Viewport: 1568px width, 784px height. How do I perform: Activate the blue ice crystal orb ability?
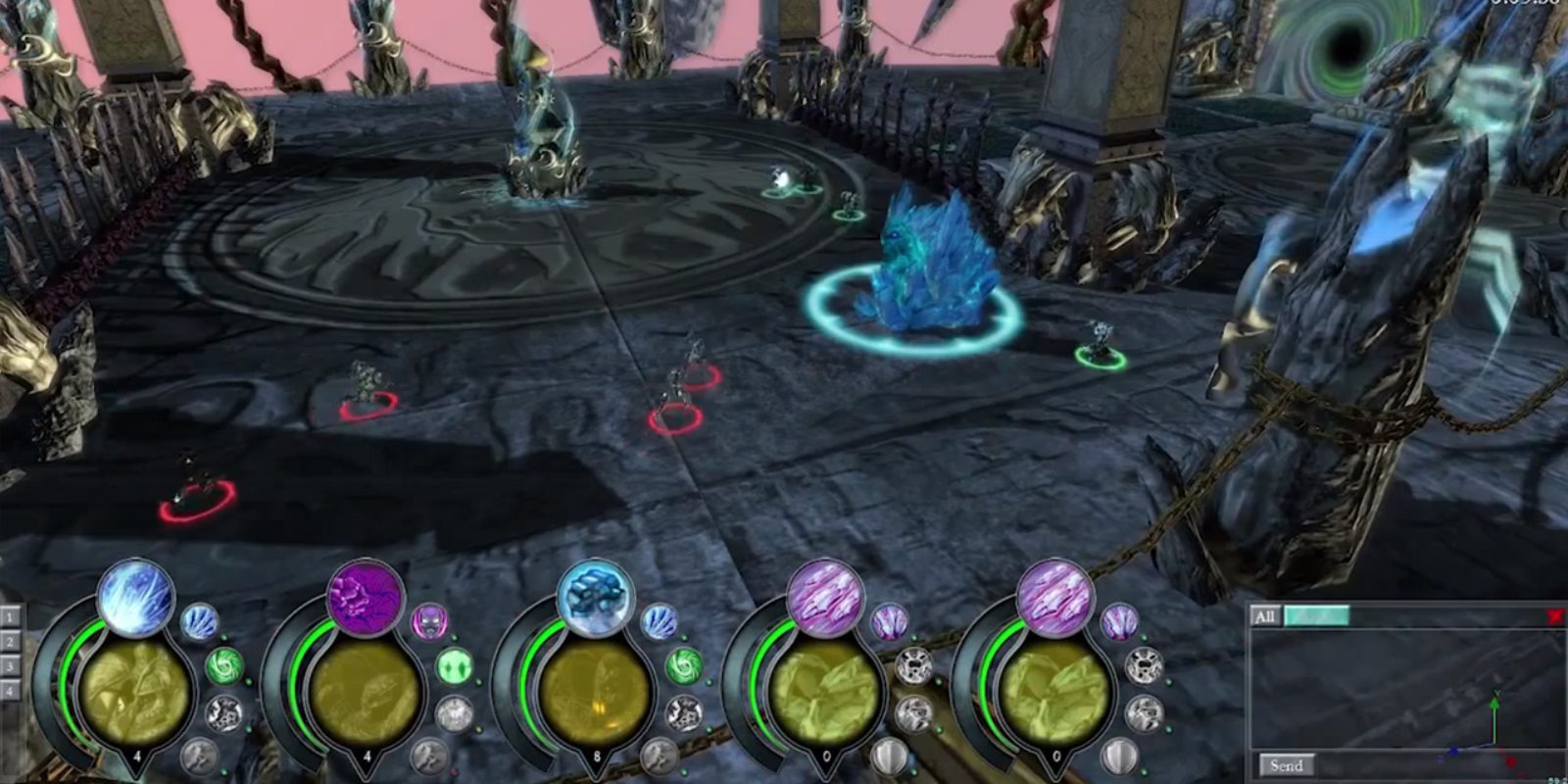595,598
